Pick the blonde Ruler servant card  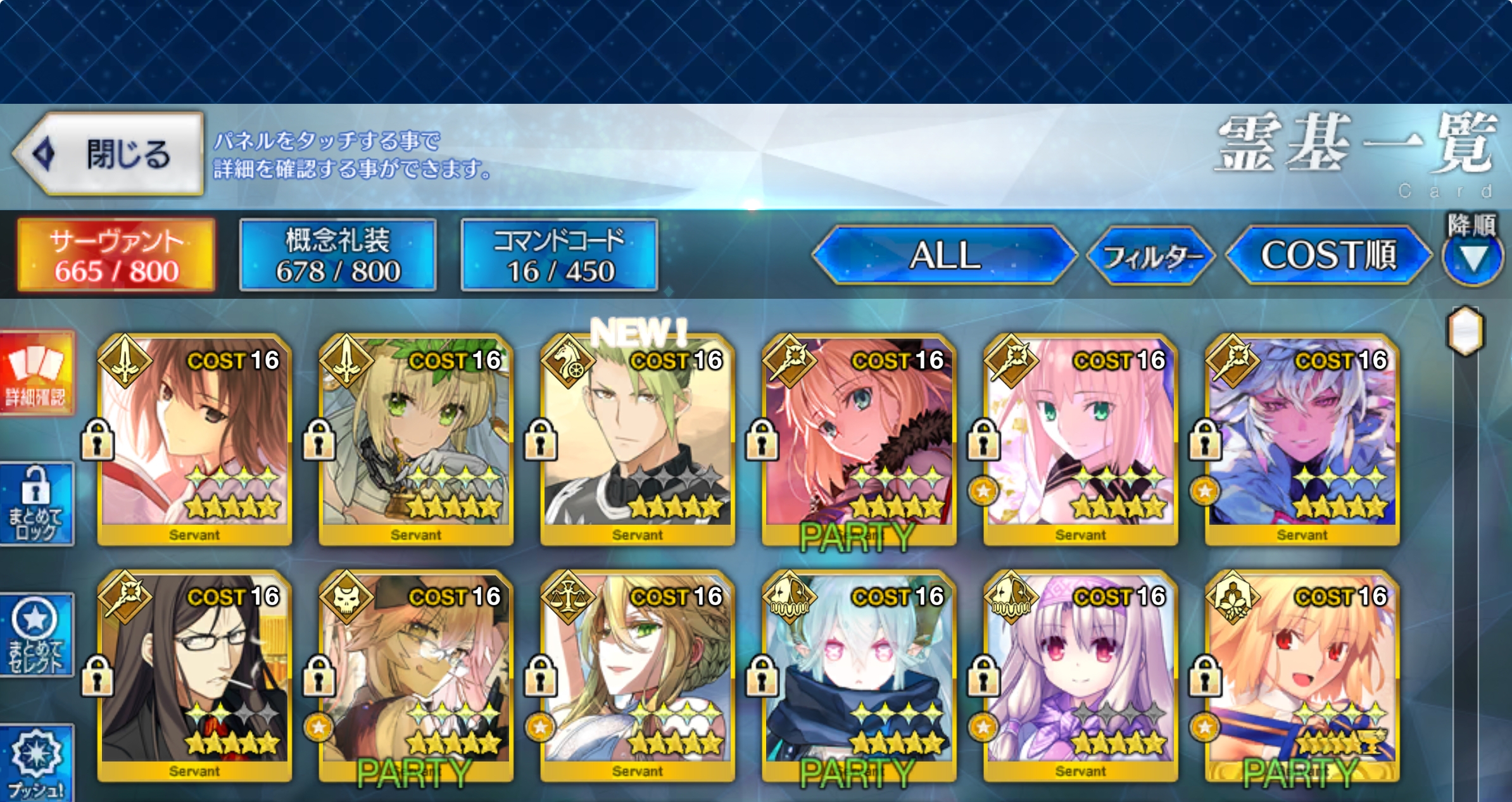(x=638, y=675)
